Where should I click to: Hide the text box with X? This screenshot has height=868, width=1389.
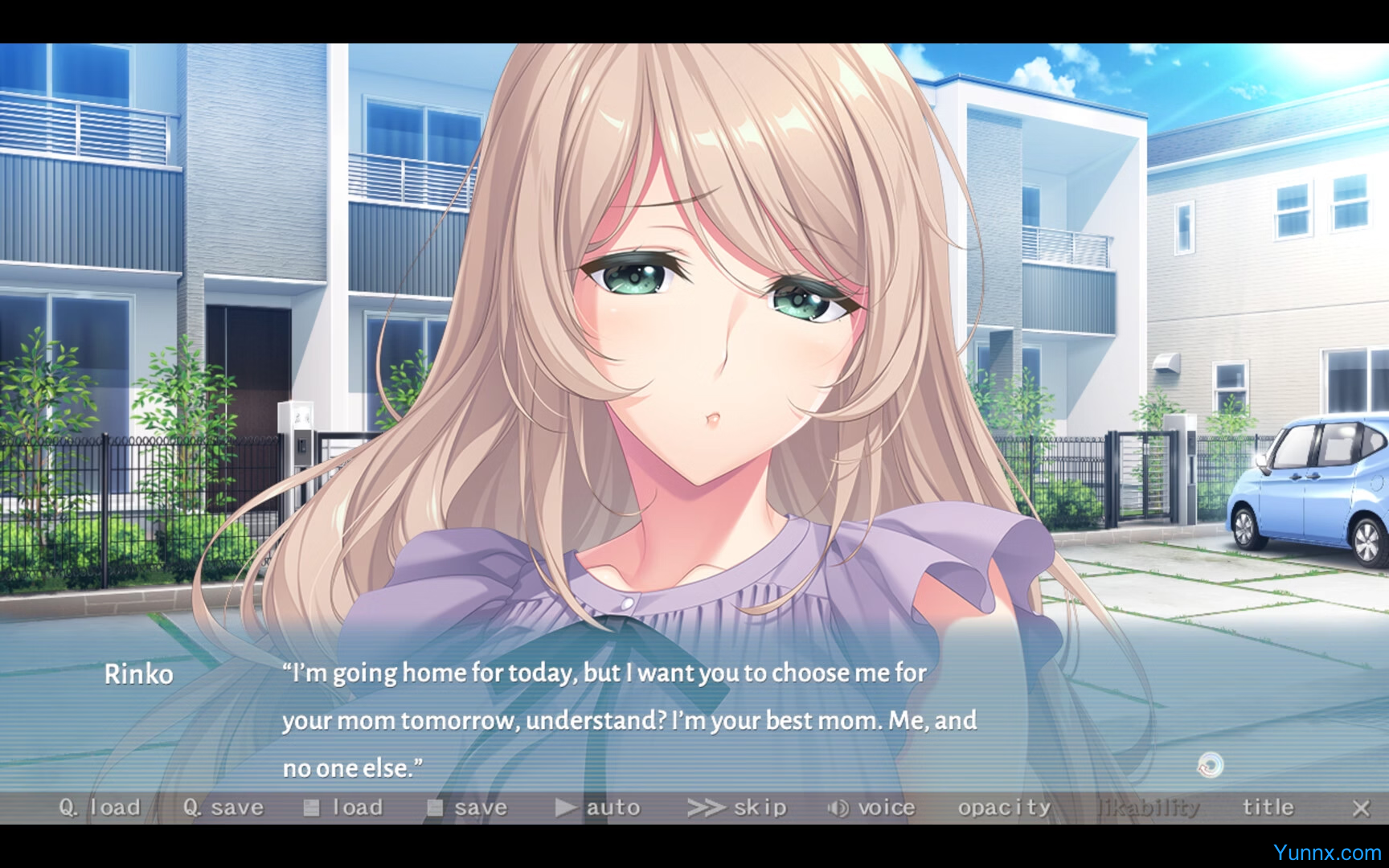pos(1360,809)
